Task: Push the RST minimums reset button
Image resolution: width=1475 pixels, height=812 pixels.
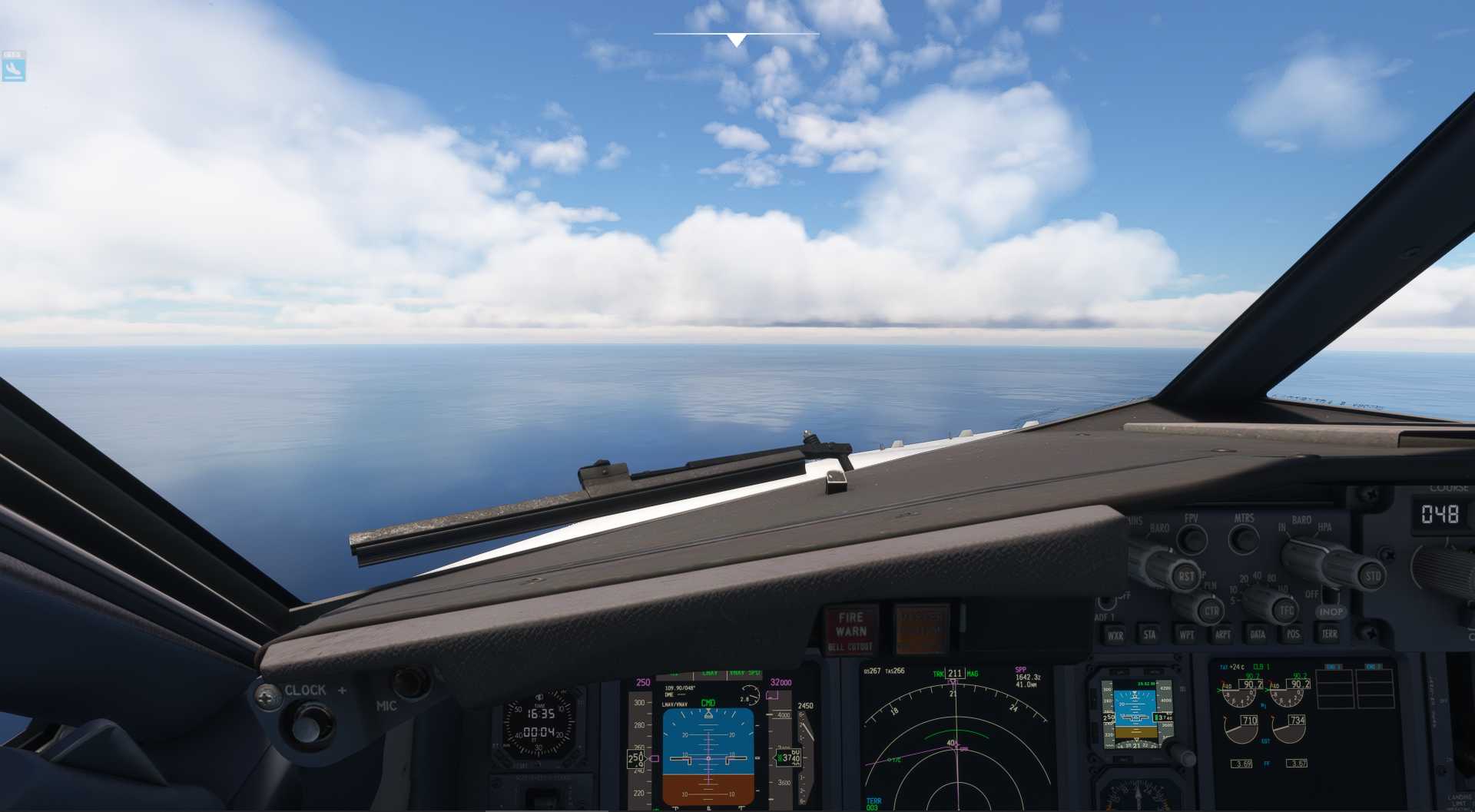Action: (x=1186, y=575)
